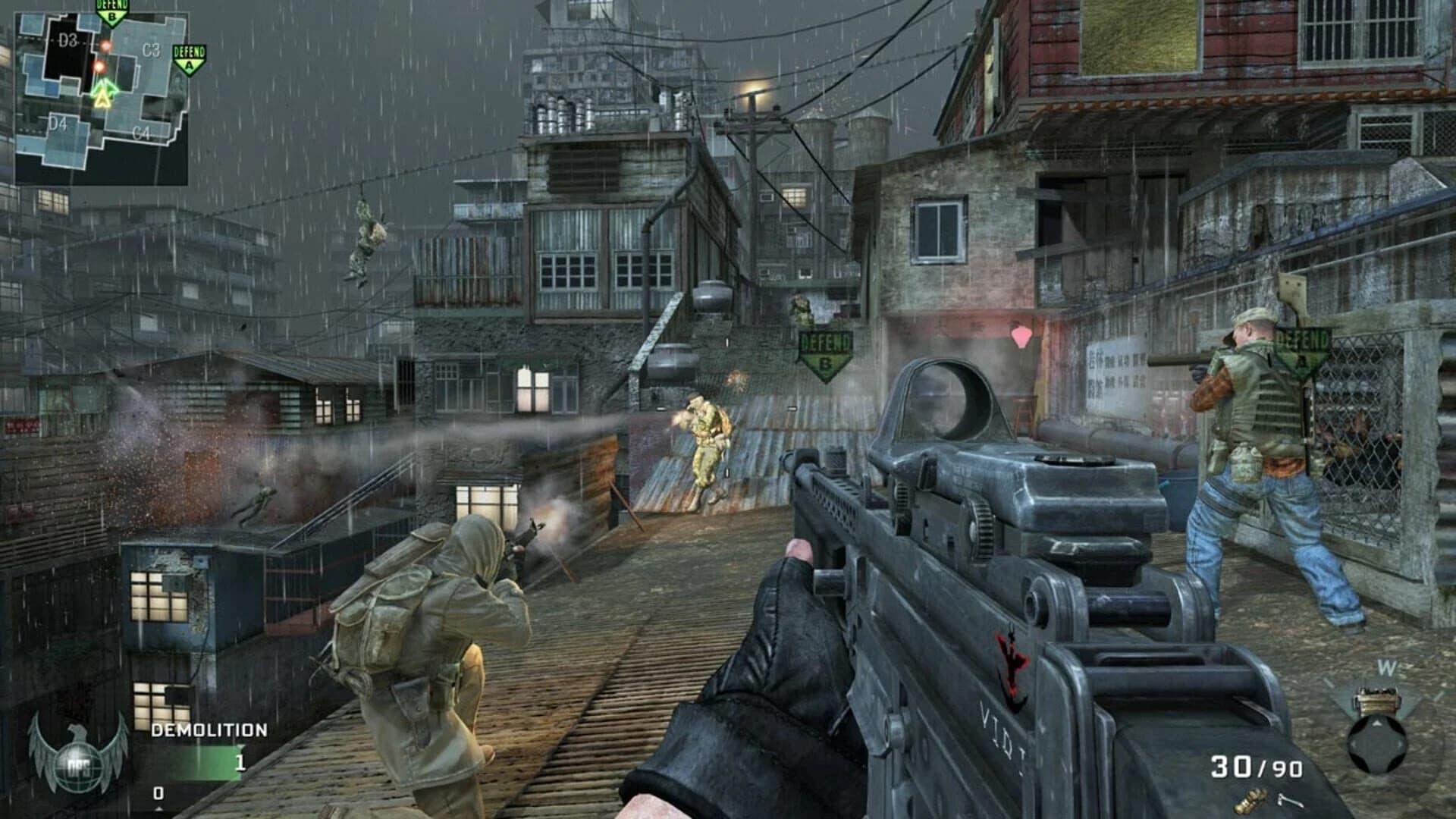Click the tomahawk equipment icon
The height and width of the screenshot is (819, 1456).
coord(1289,800)
